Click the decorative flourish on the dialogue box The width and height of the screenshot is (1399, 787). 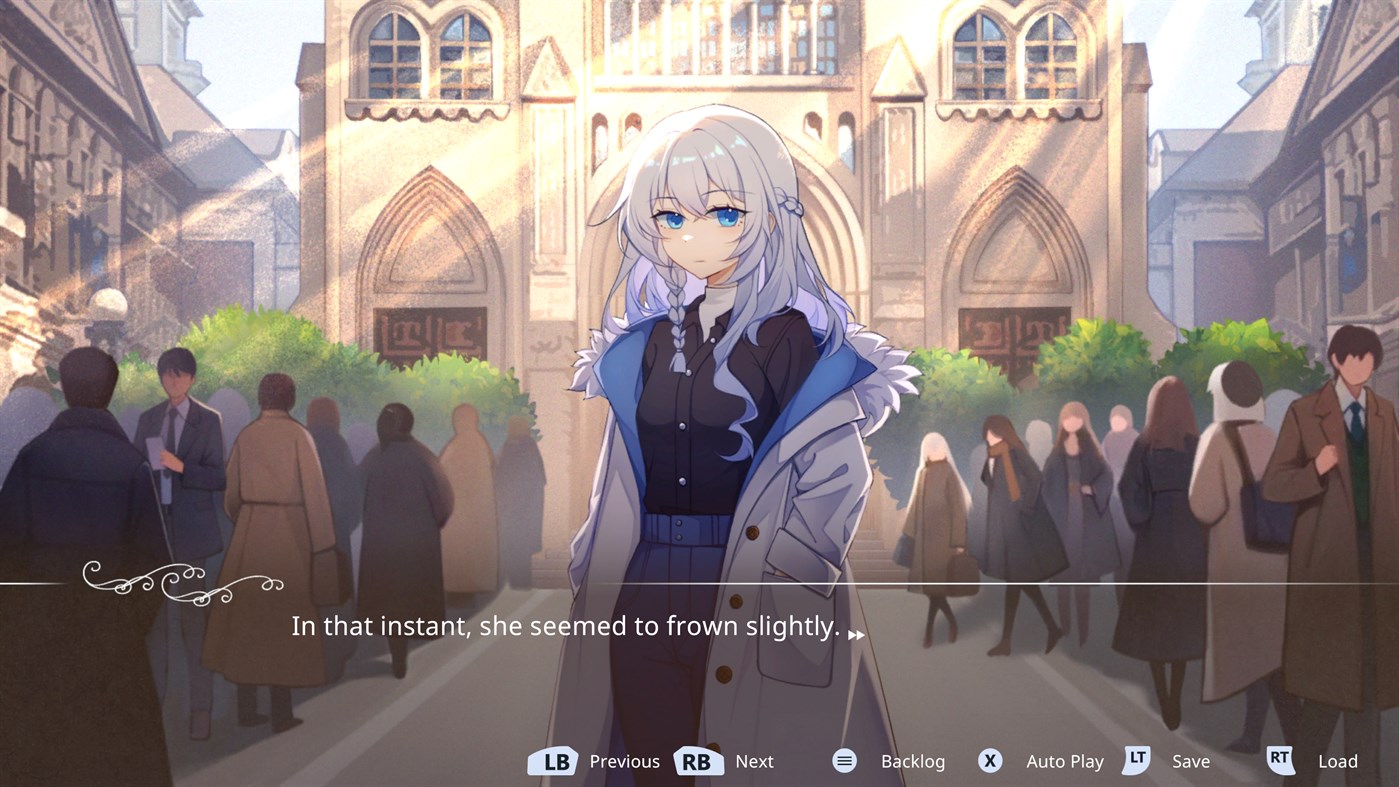(180, 585)
